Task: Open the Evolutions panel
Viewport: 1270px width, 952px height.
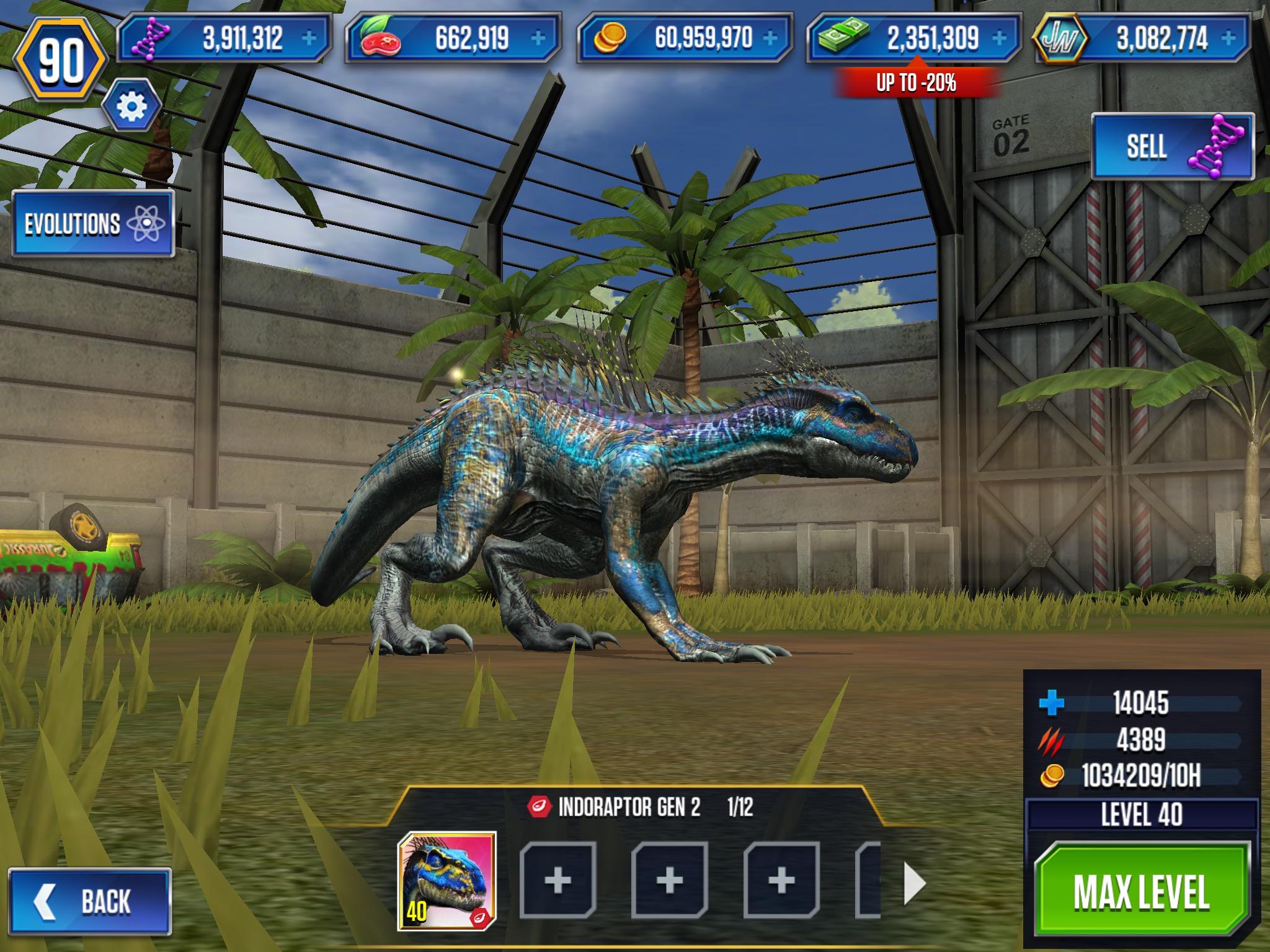Action: (x=93, y=224)
